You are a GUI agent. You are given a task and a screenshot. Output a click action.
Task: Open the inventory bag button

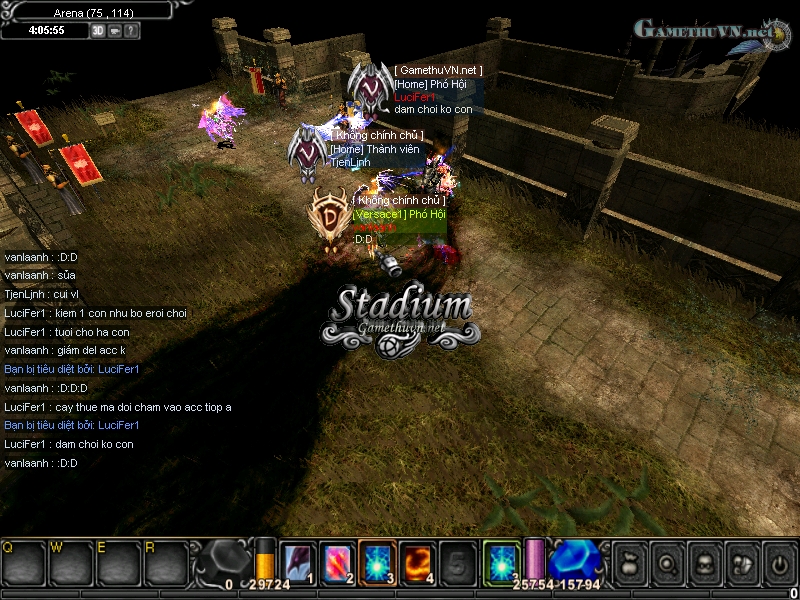(x=628, y=563)
